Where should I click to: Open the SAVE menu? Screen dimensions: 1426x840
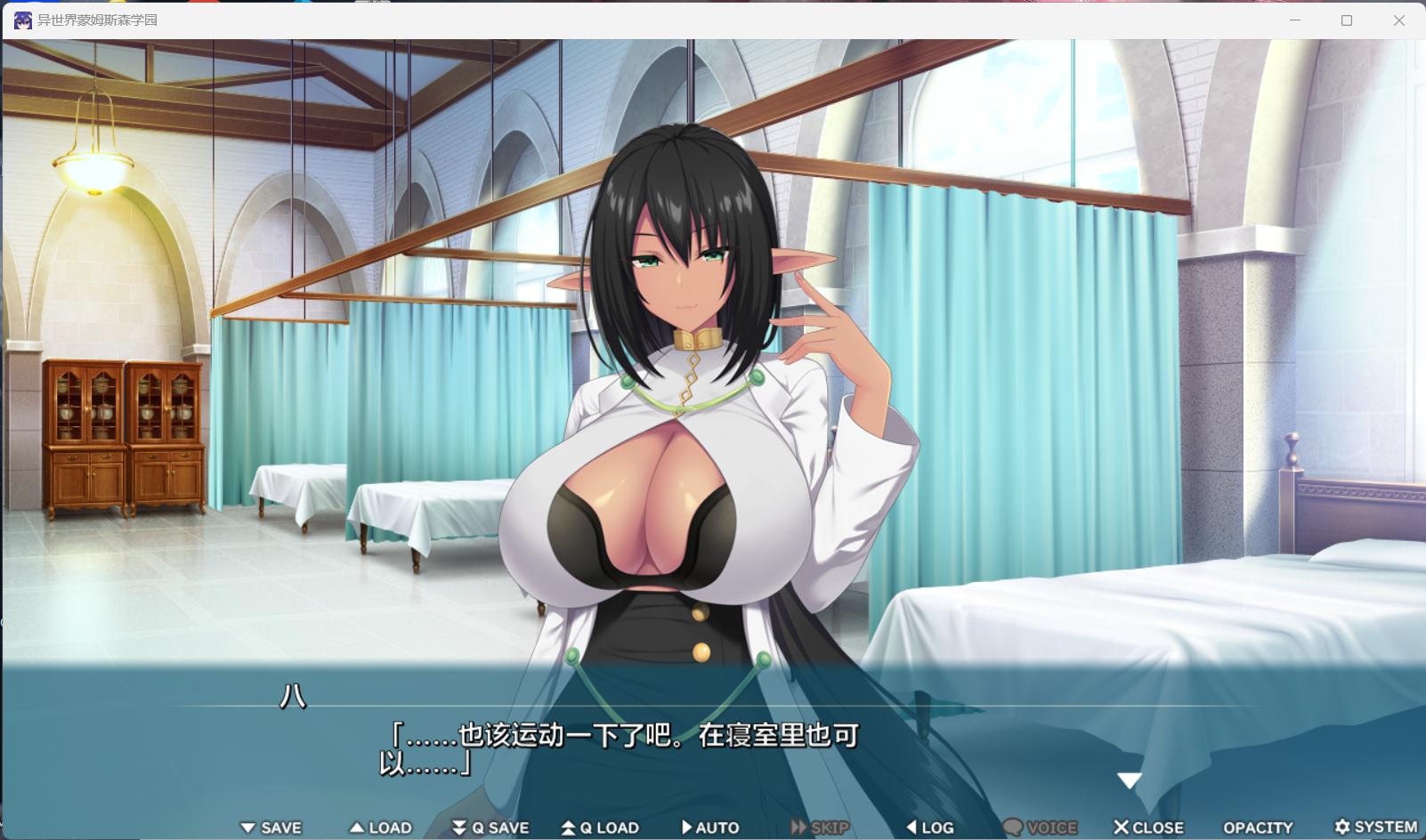pos(271,828)
